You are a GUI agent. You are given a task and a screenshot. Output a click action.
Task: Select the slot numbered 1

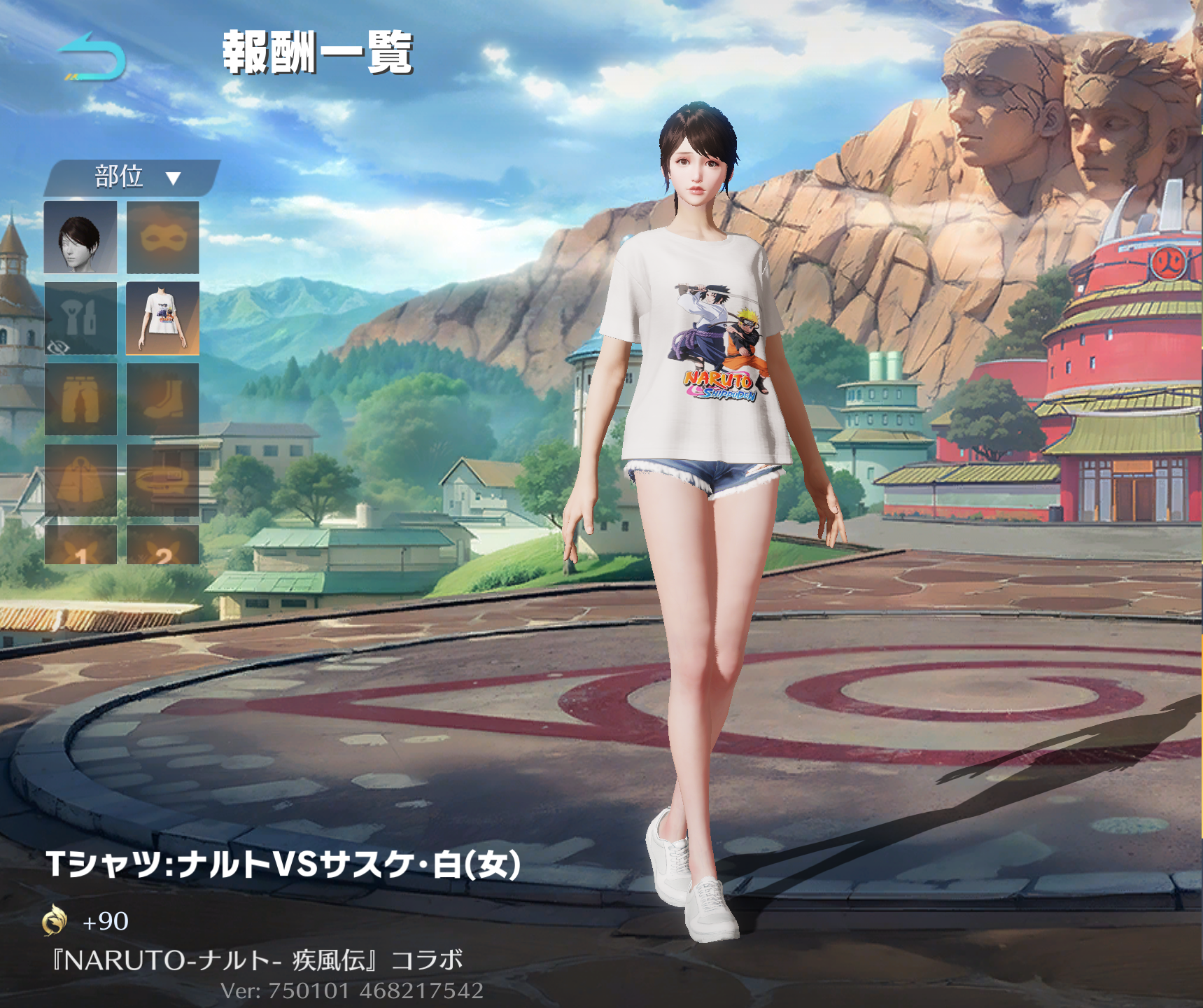[x=80, y=546]
